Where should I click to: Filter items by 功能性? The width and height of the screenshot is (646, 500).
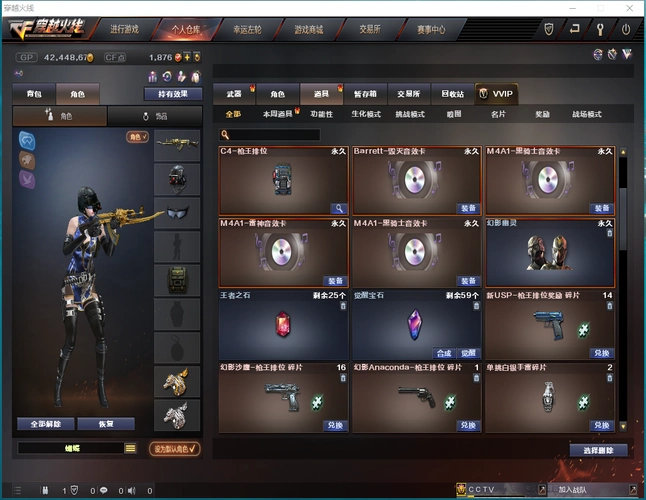322,114
